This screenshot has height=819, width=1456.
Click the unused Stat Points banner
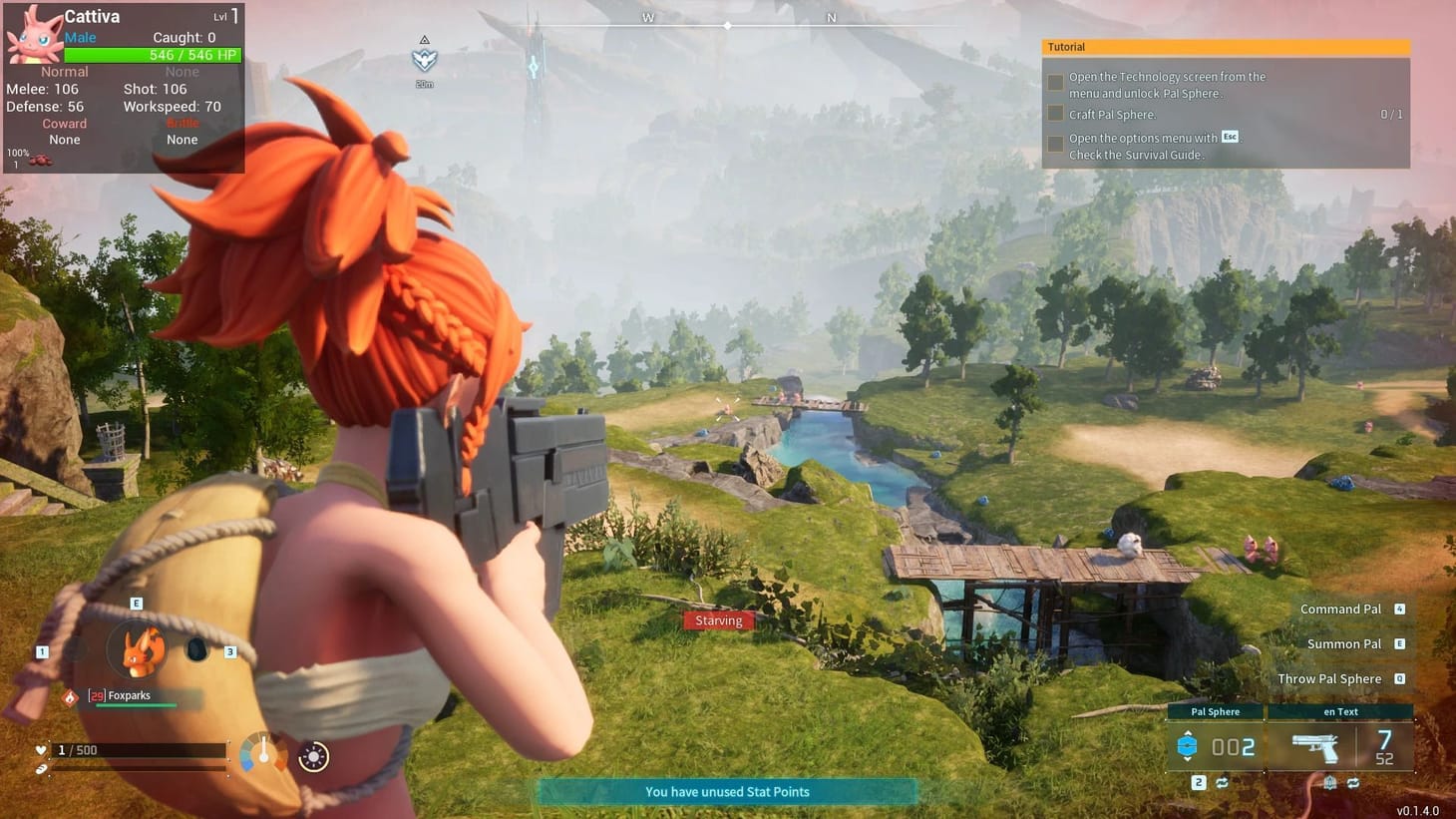coord(727,791)
